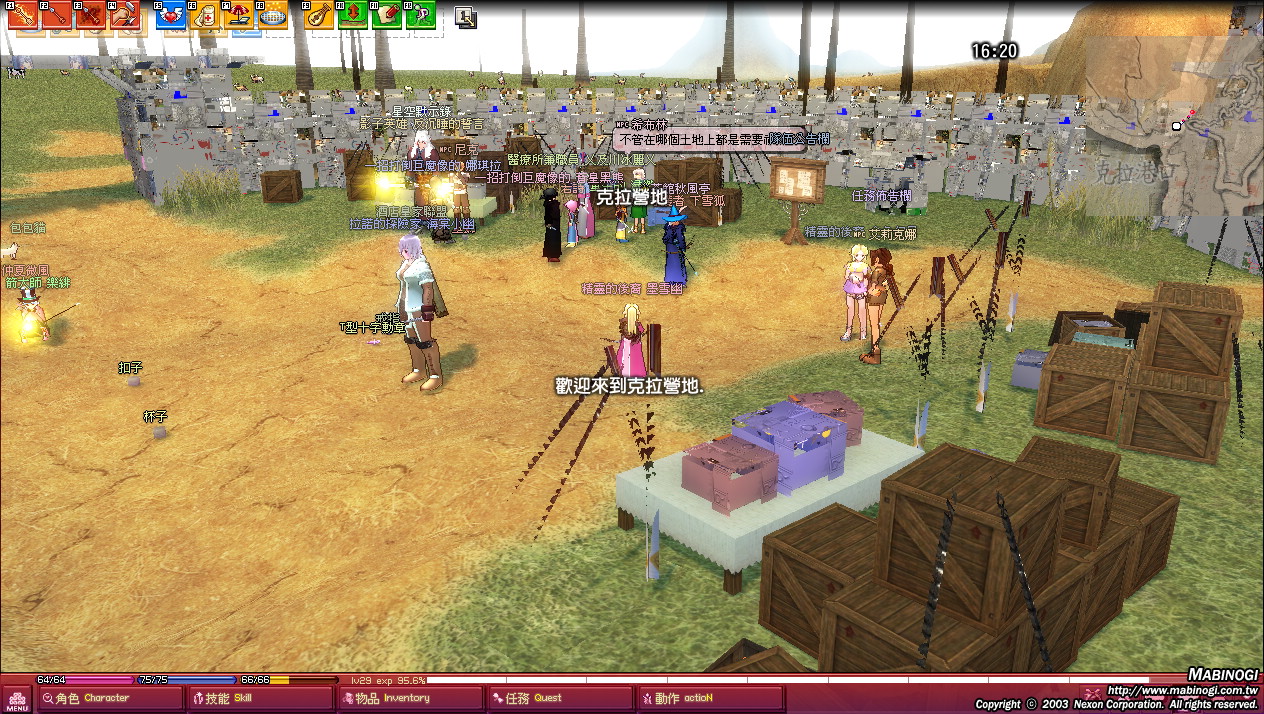Screen dimensions: 1264x714
Task: Show the 技能 Skill window
Action: (260, 698)
